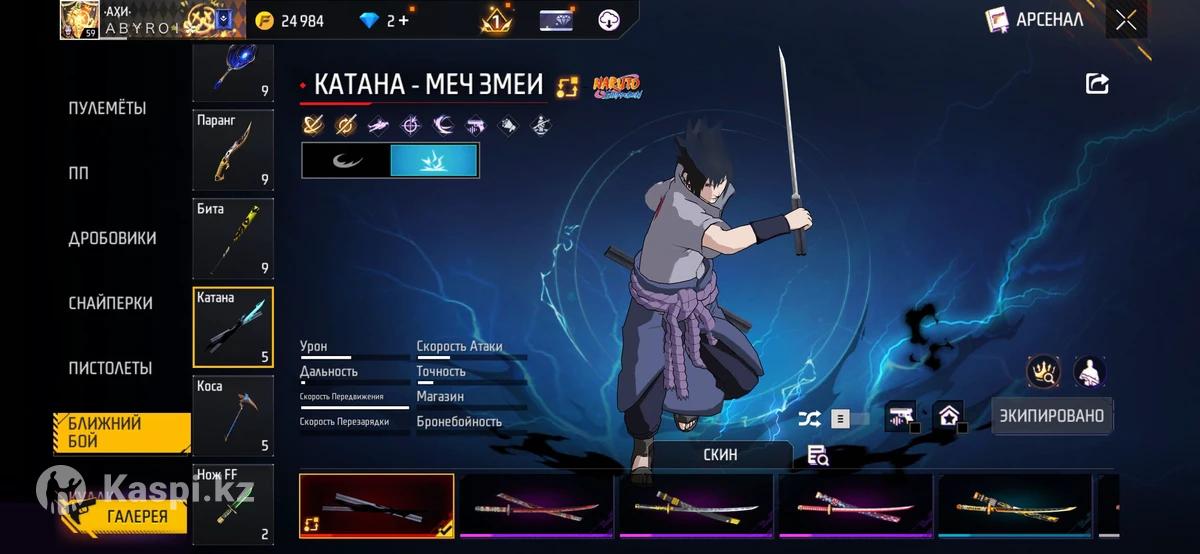Switch to the ПП category

[x=78, y=173]
